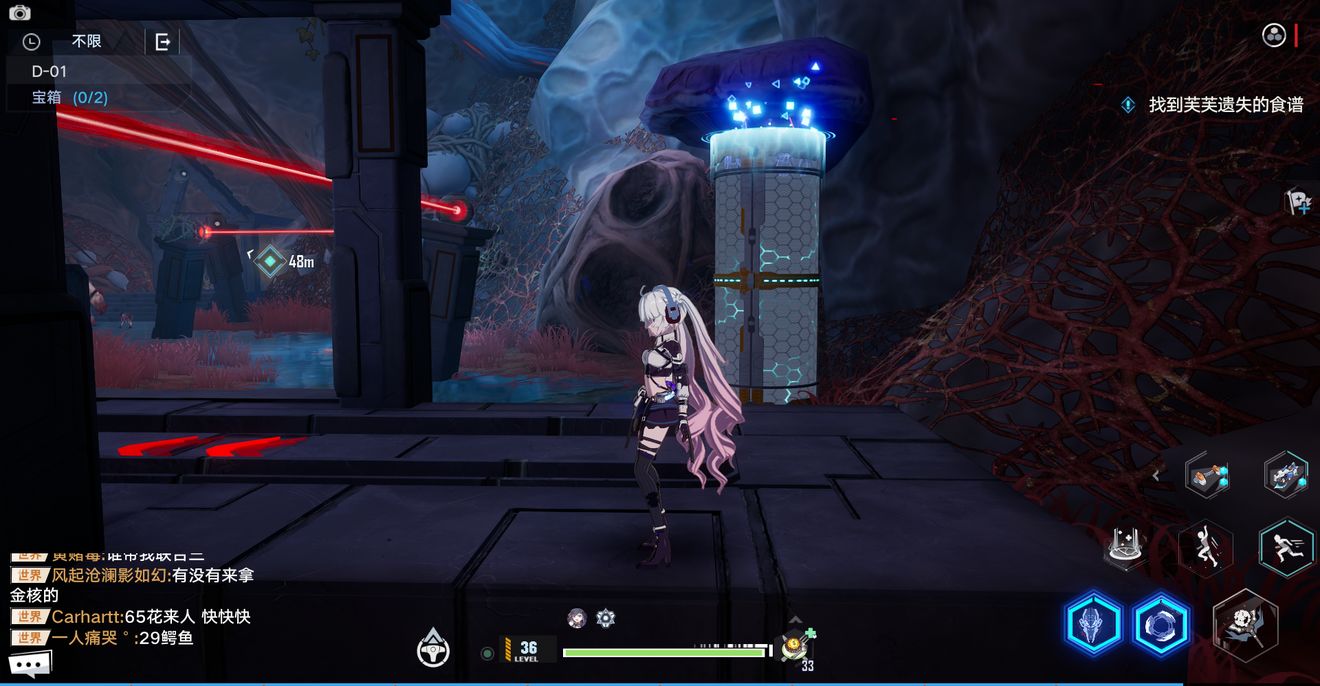Screen dimensions: 1320x686
Task: Trigger the sprint dash action button
Action: coord(1285,546)
